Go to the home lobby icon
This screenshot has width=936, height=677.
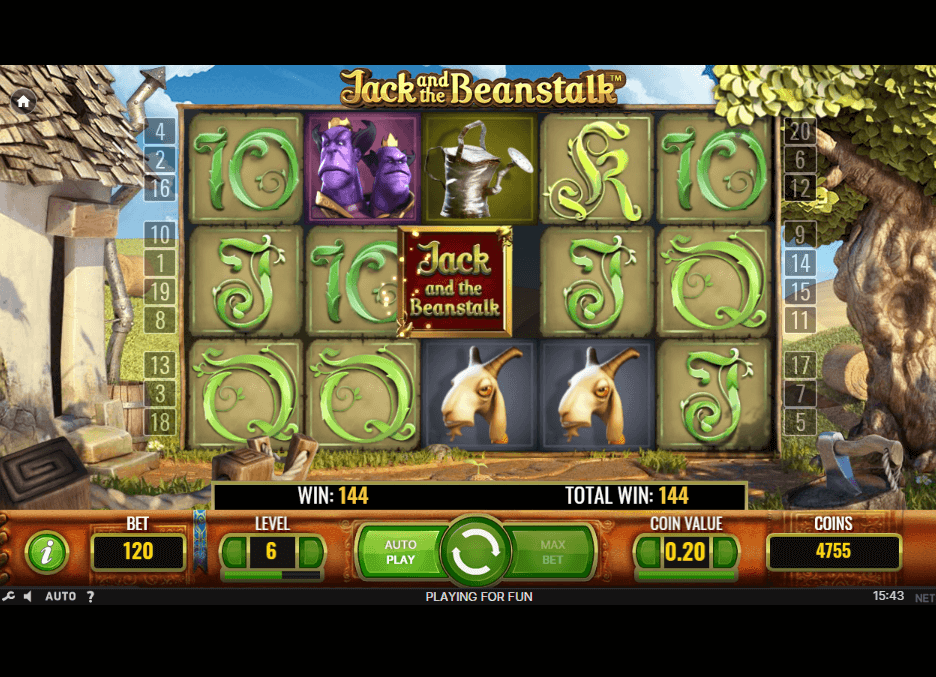(23, 101)
